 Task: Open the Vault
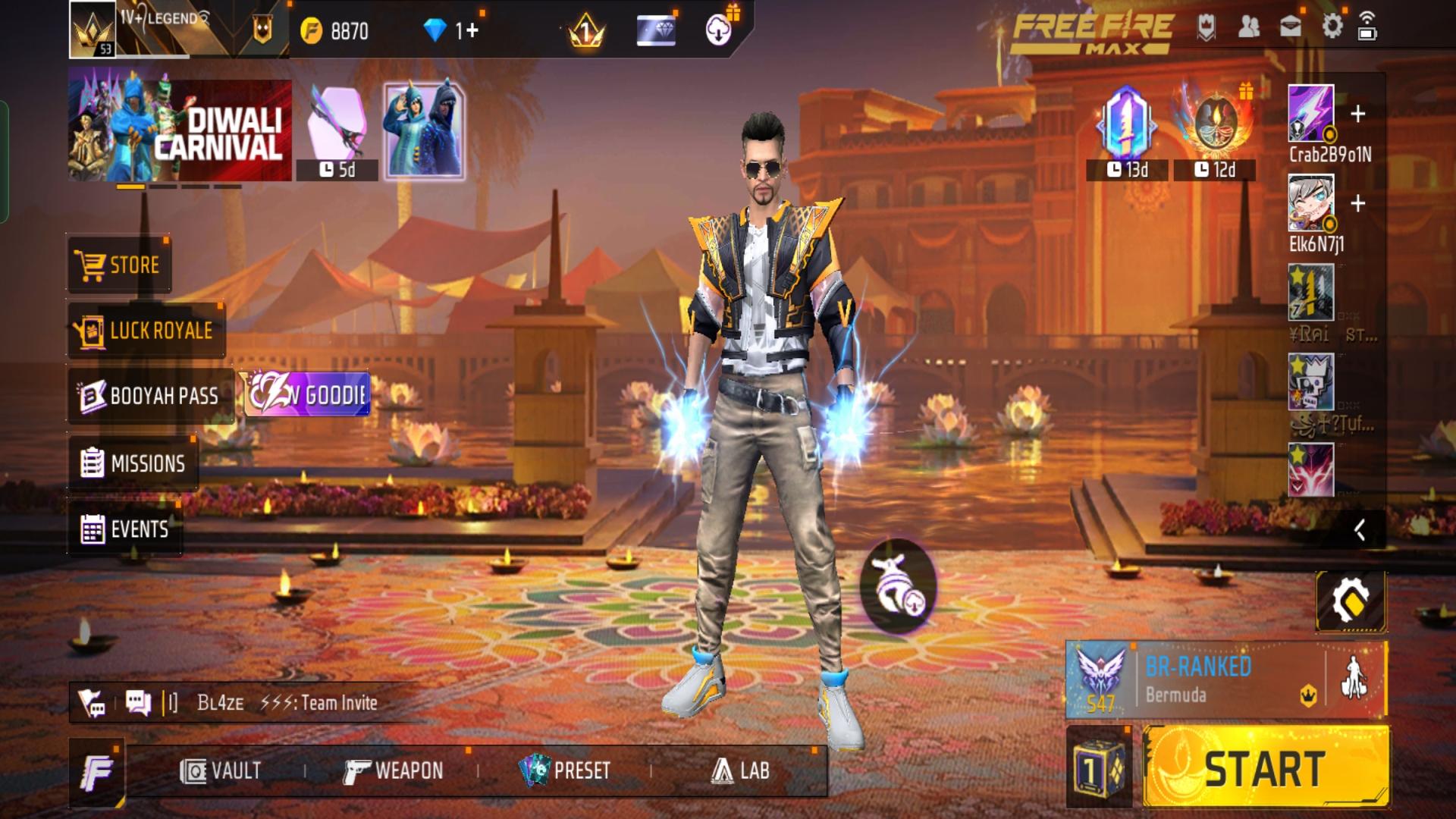click(221, 771)
